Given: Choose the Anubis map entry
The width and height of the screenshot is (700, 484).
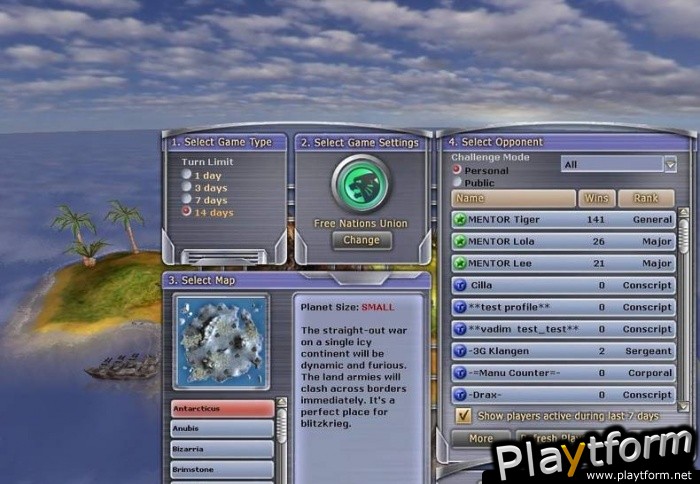Looking at the screenshot, I should click(222, 429).
